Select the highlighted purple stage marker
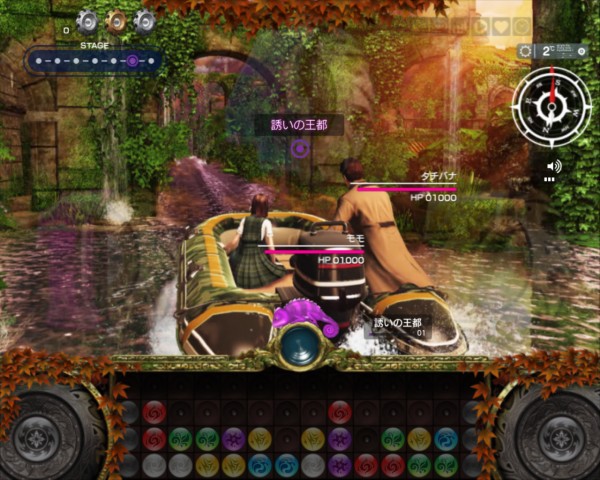The height and width of the screenshot is (480, 600). pyautogui.click(x=132, y=61)
